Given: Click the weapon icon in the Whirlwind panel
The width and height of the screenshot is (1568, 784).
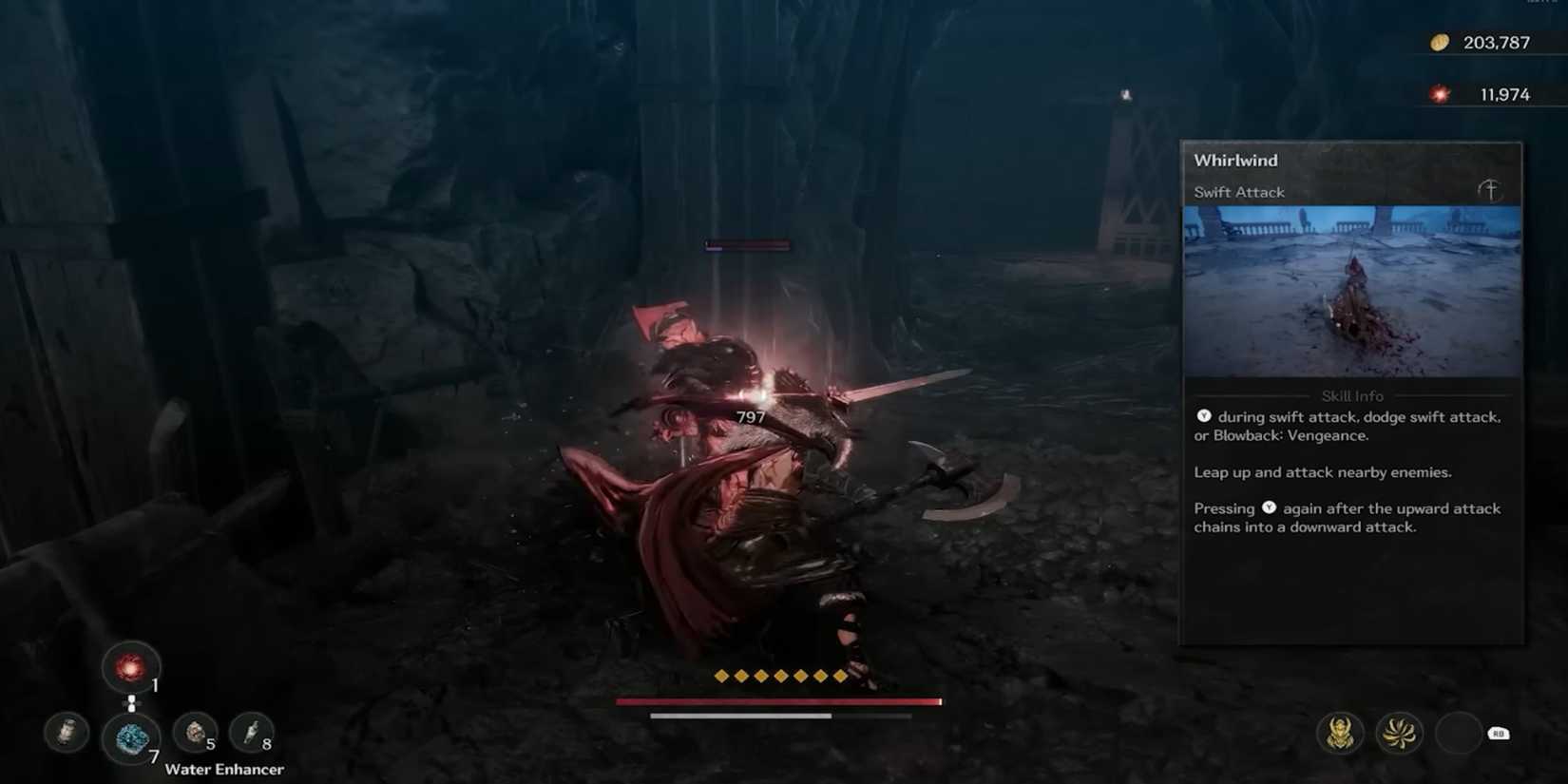Looking at the screenshot, I should click(1489, 190).
